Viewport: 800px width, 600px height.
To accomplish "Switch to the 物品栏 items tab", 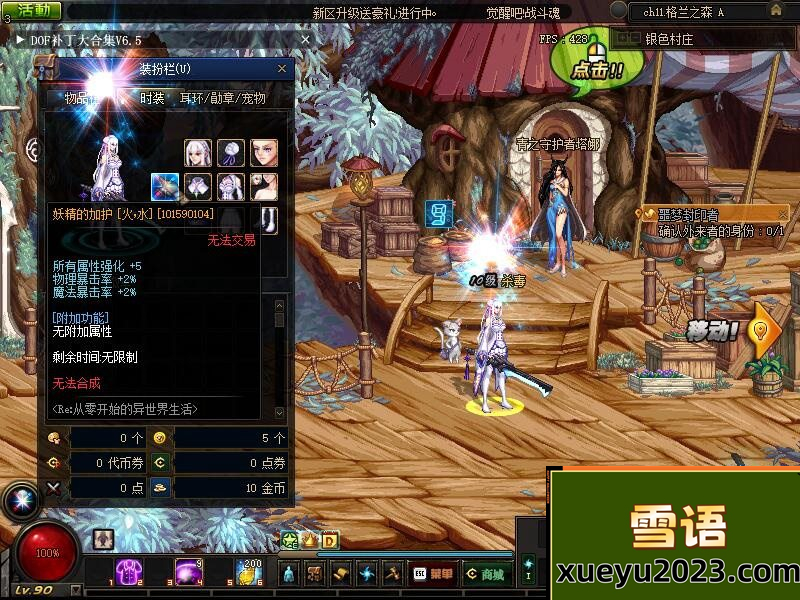I will (82, 98).
